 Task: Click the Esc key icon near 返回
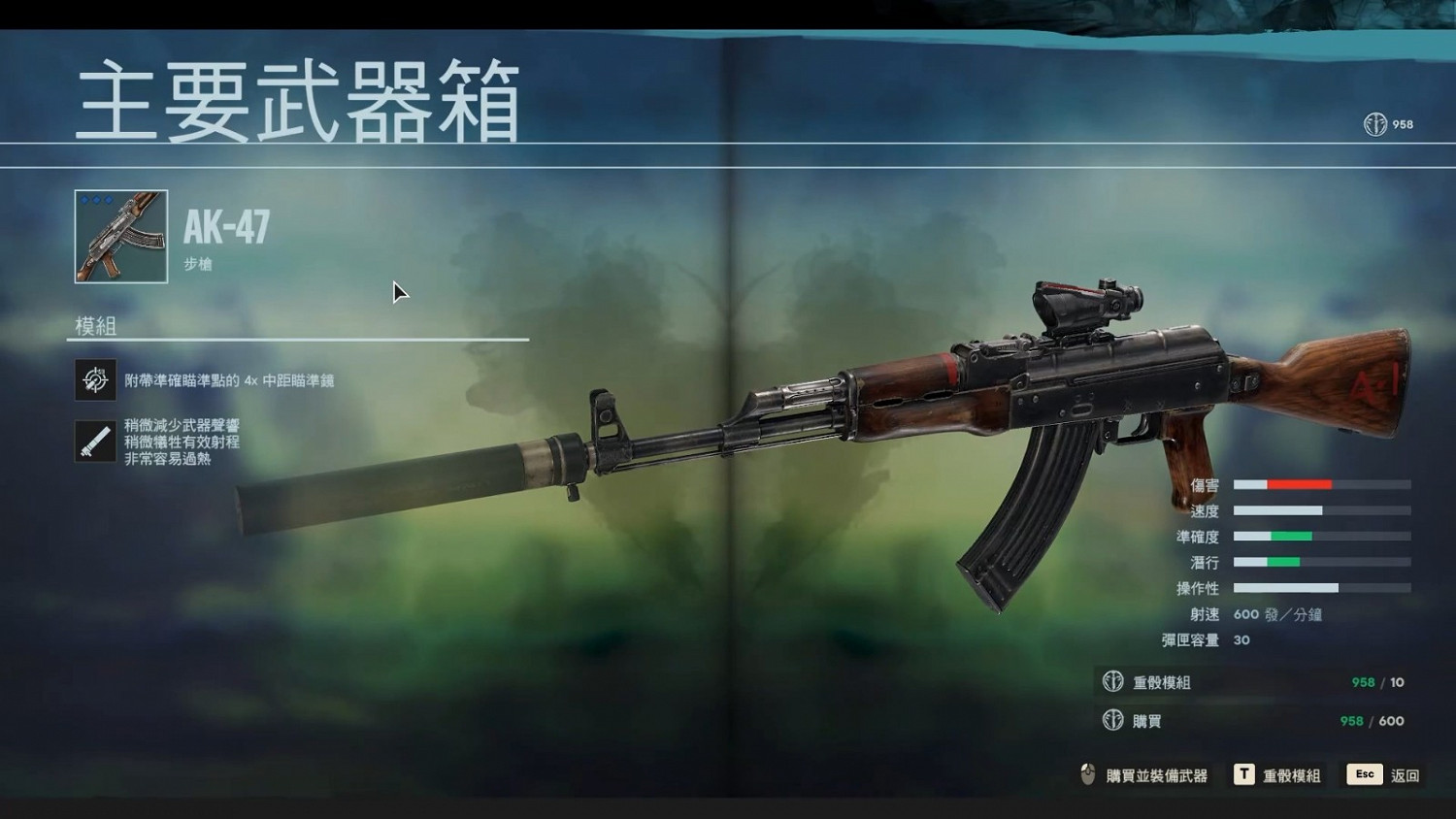coord(1364,774)
